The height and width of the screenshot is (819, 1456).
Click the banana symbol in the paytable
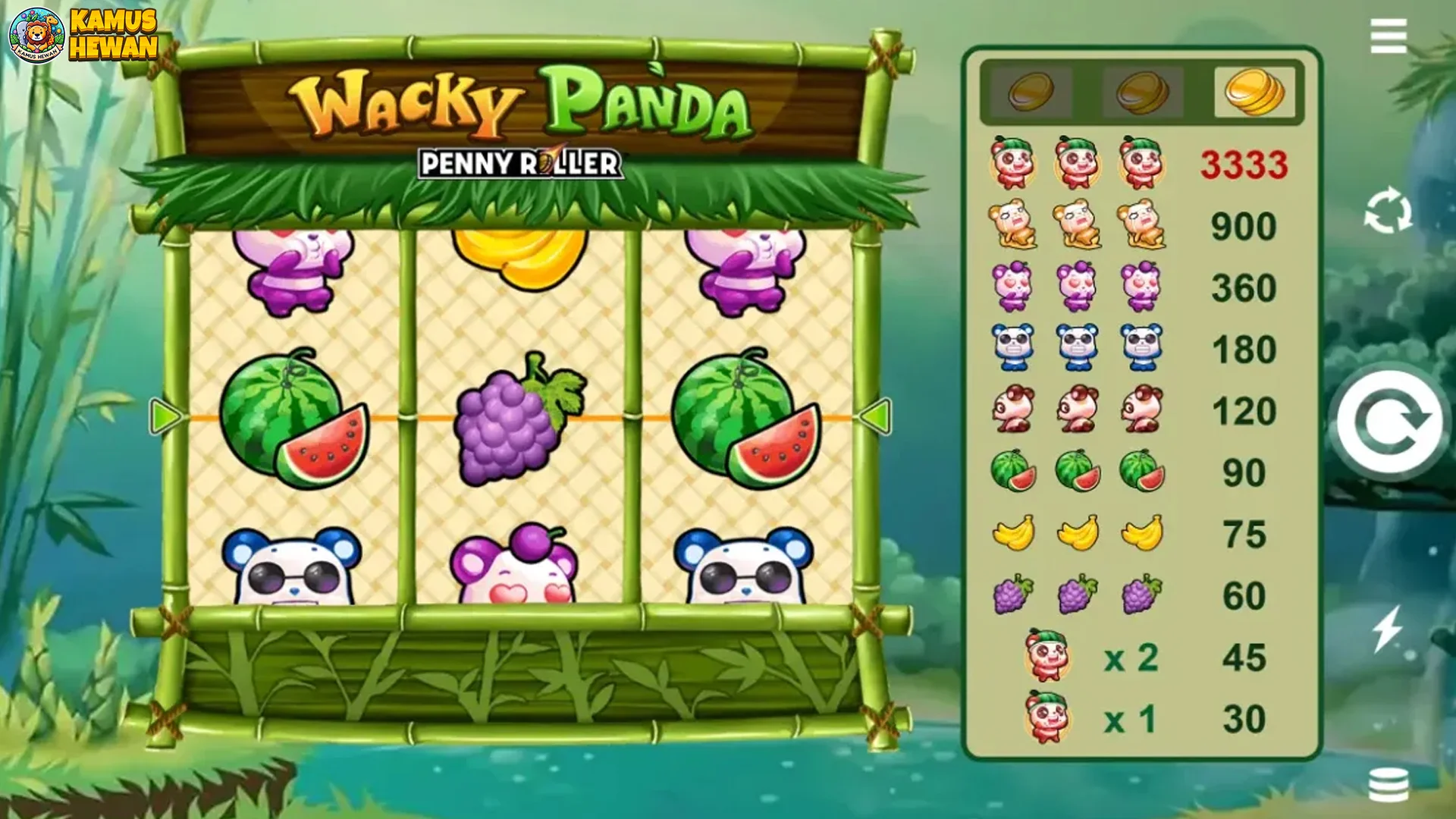[1012, 535]
